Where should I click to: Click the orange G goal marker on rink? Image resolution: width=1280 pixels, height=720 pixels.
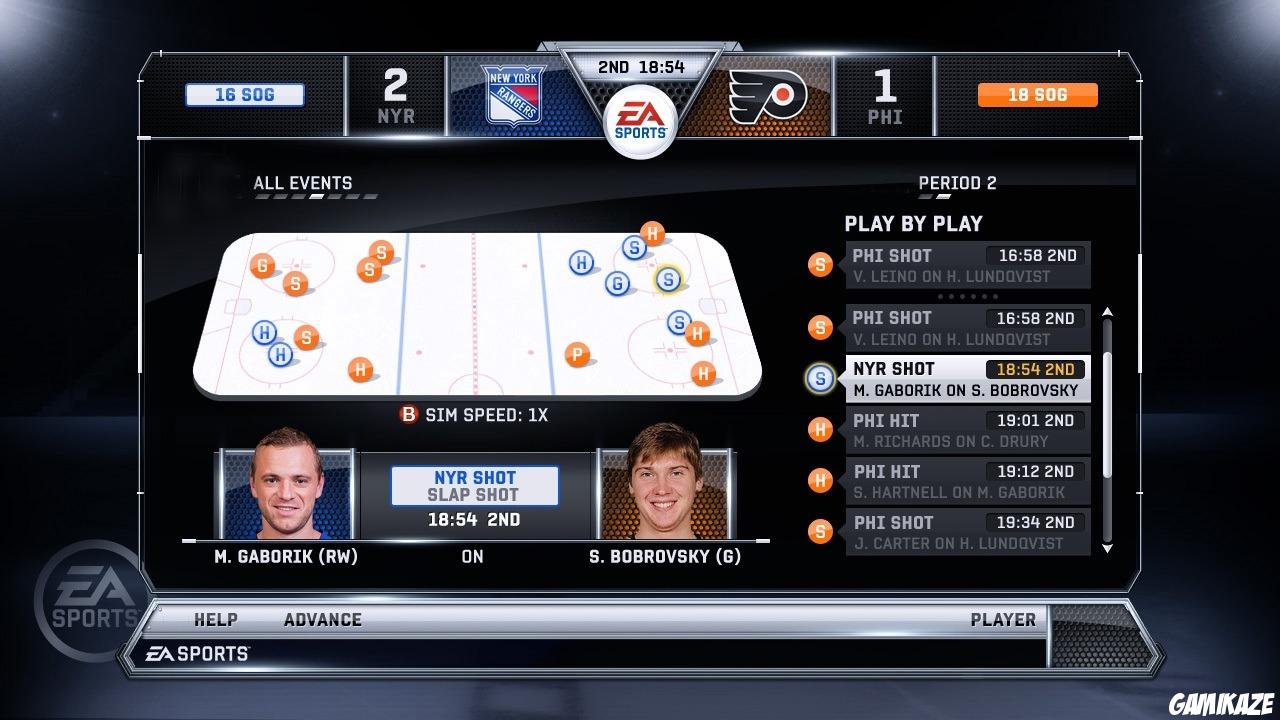point(263,265)
